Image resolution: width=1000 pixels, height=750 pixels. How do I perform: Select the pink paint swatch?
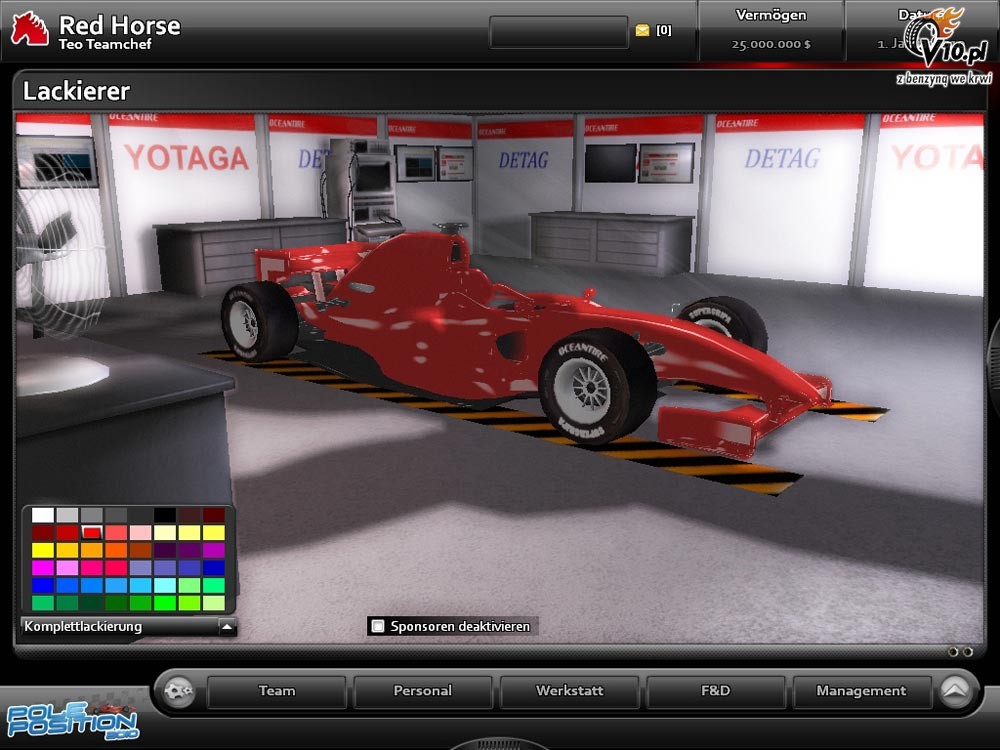(x=140, y=533)
